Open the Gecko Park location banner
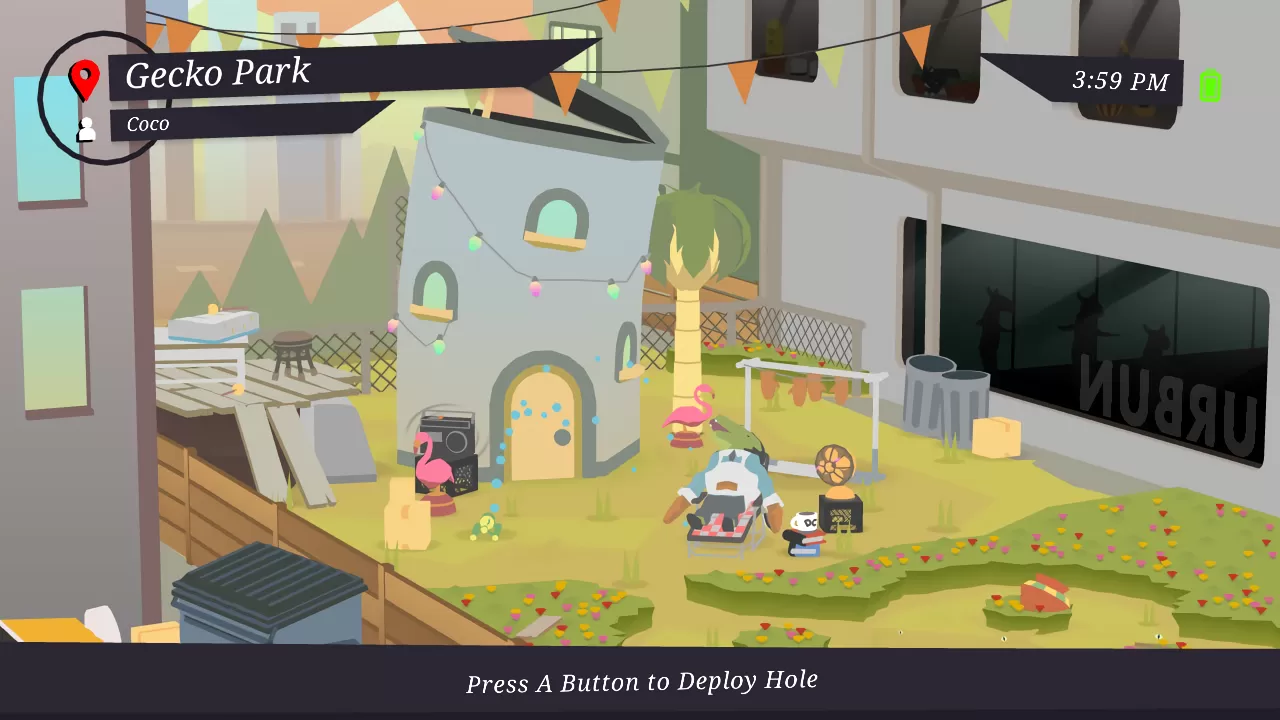Viewport: 1280px width, 720px height. click(x=216, y=73)
